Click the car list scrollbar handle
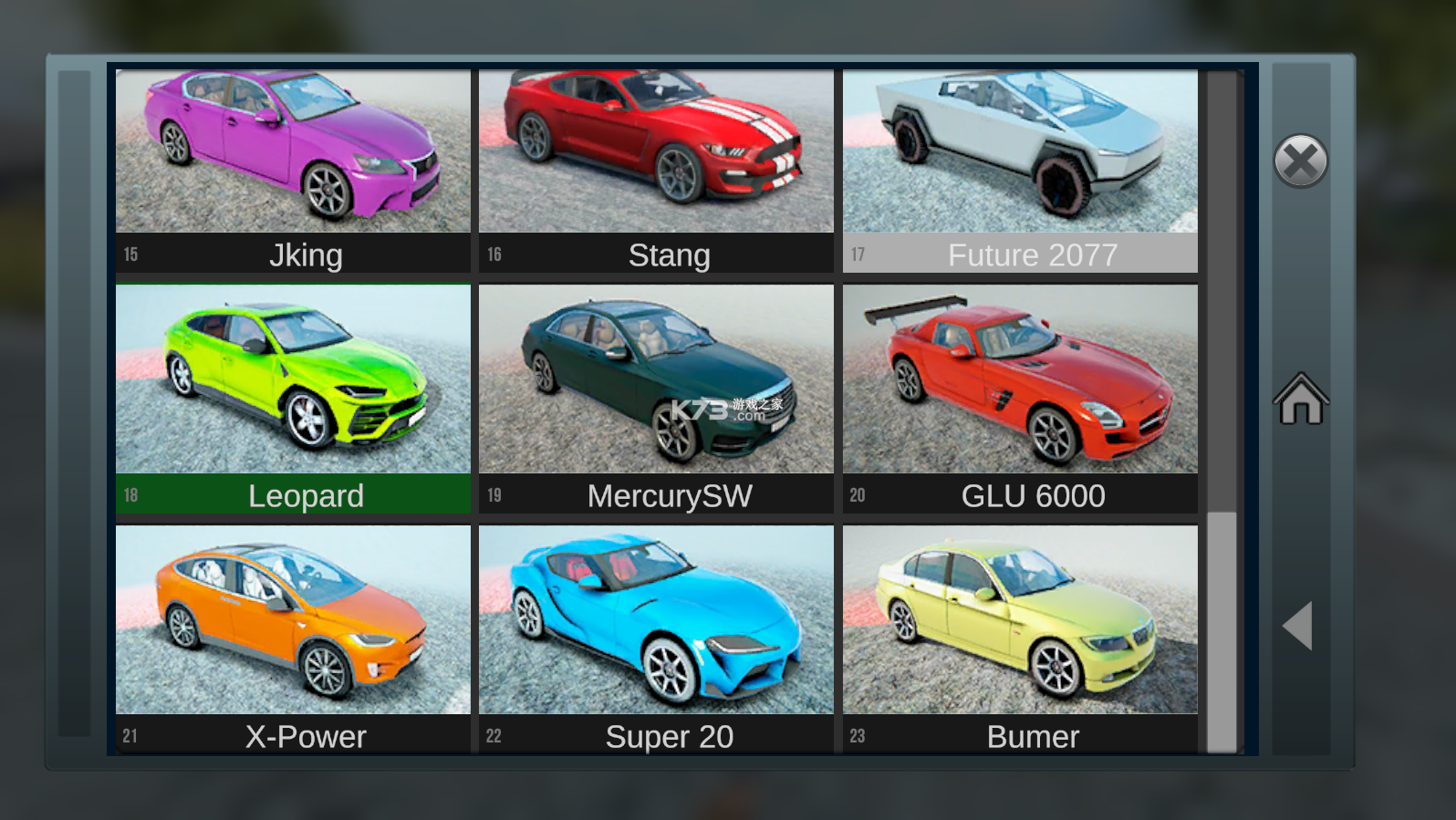 (1222, 631)
